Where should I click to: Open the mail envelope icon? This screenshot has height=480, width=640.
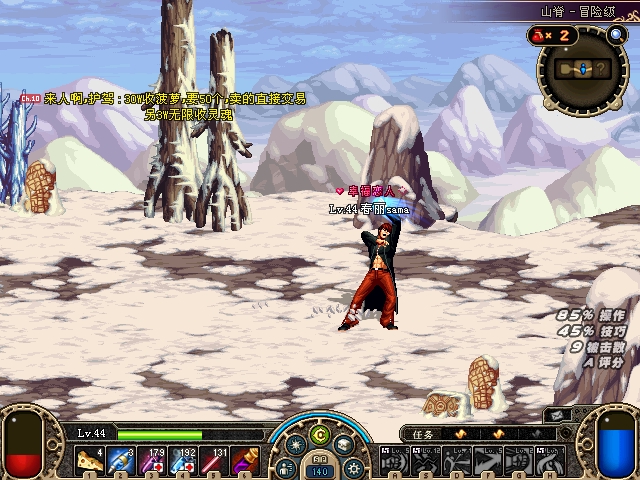pos(556,415)
